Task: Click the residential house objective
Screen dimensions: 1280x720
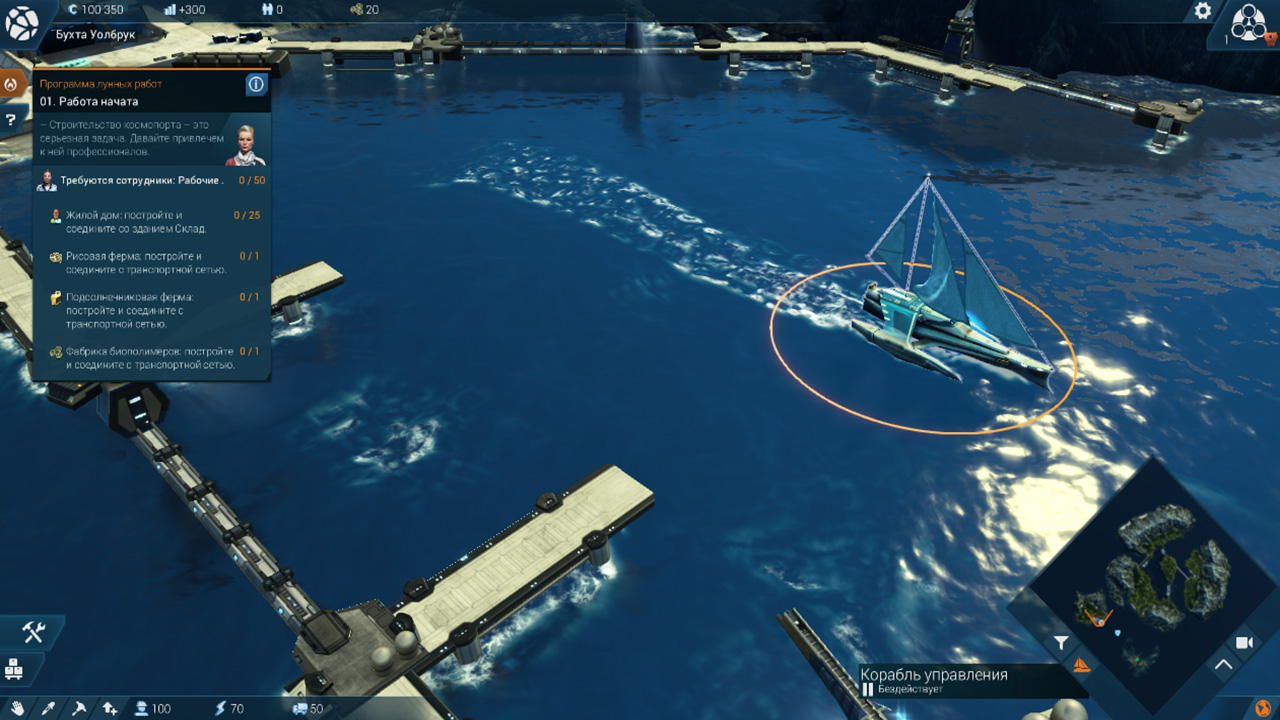Action: point(150,221)
